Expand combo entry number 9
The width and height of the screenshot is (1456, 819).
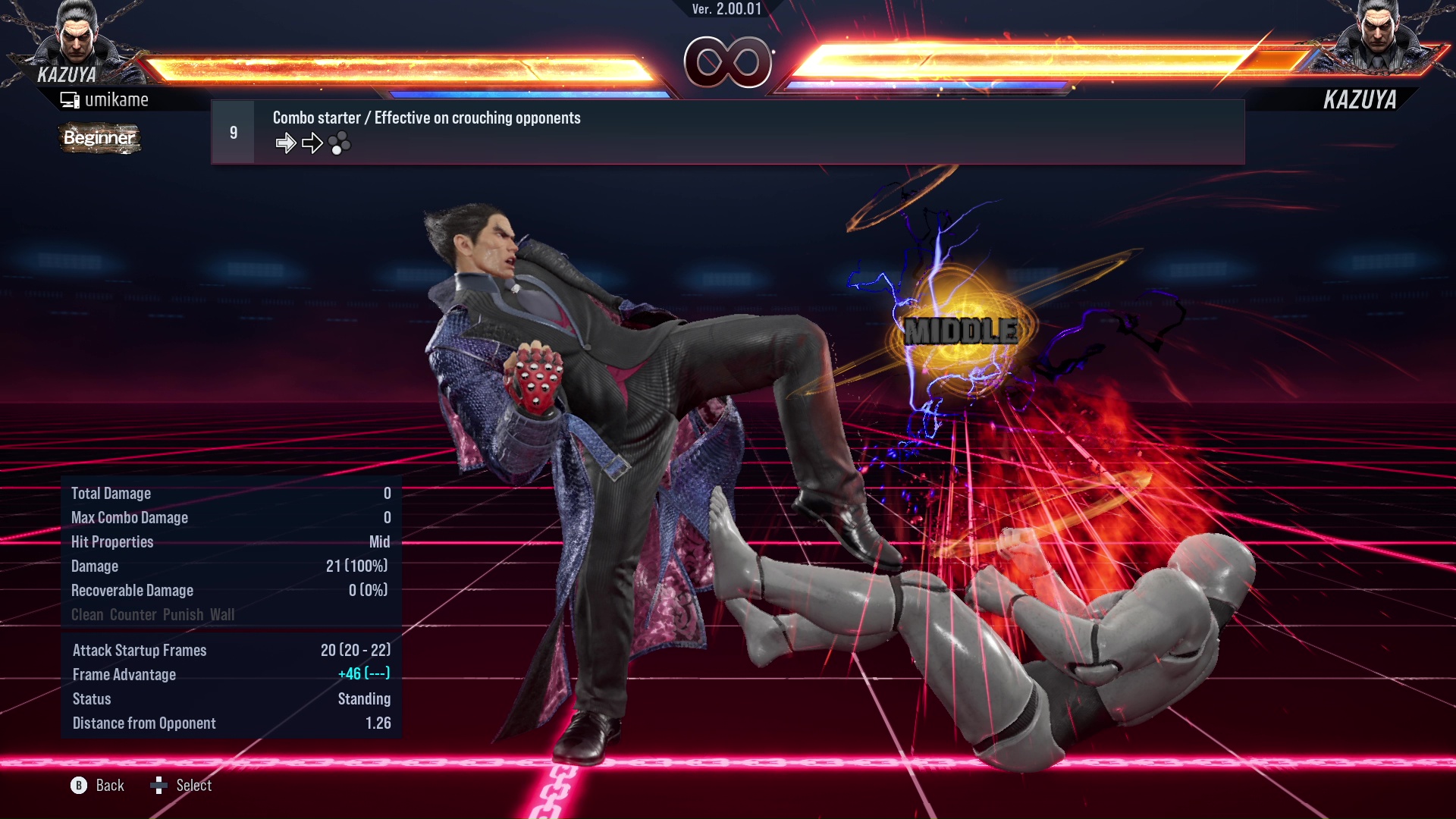pos(233,131)
